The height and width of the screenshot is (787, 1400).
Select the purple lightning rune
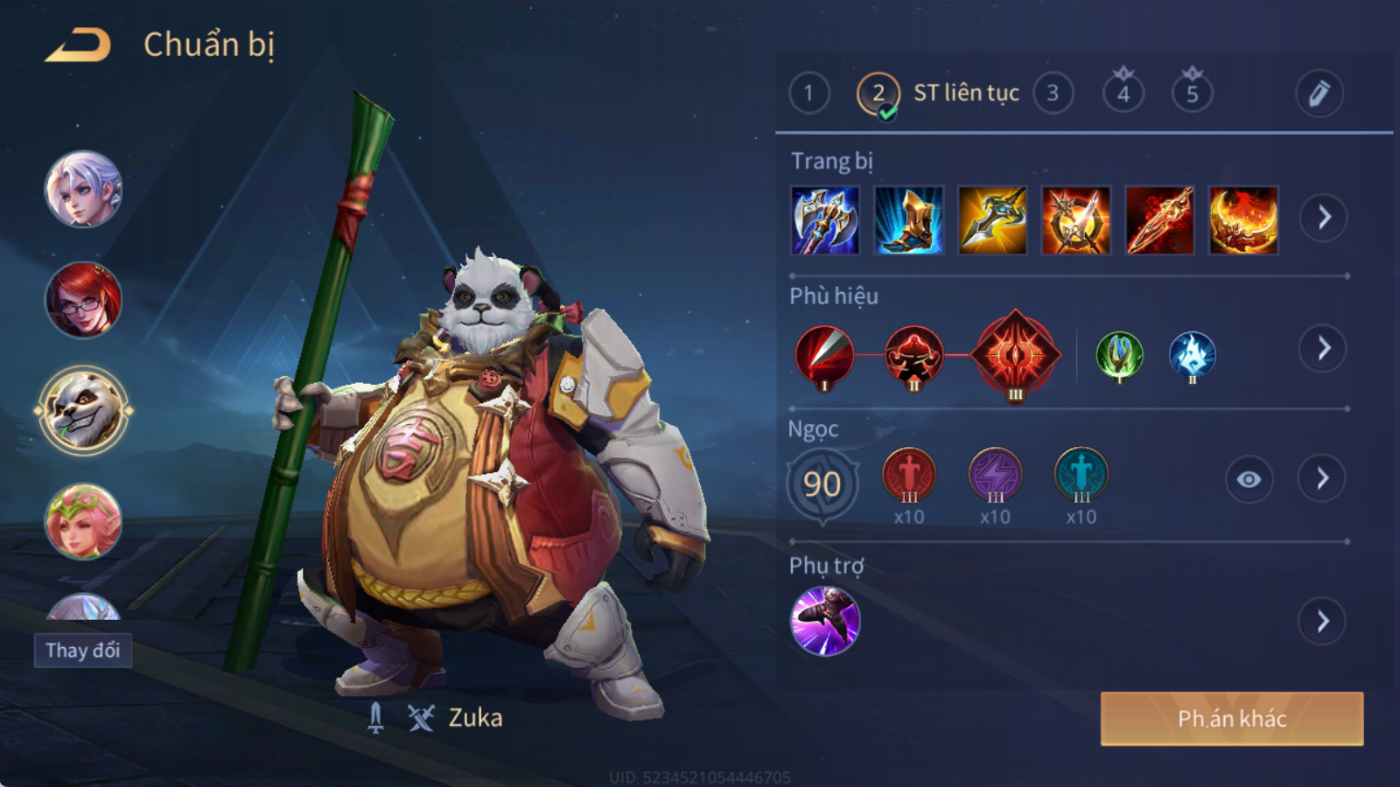(995, 475)
